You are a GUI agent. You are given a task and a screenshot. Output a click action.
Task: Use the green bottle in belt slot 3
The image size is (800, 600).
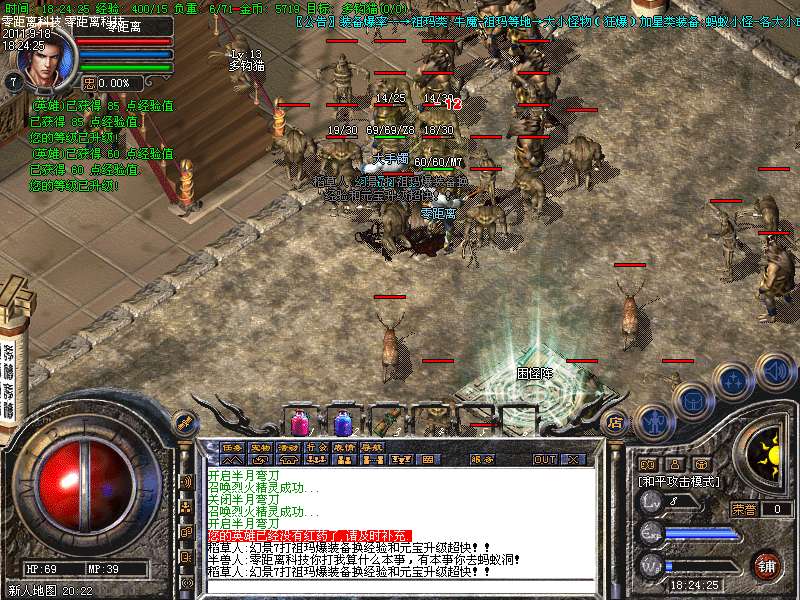386,420
